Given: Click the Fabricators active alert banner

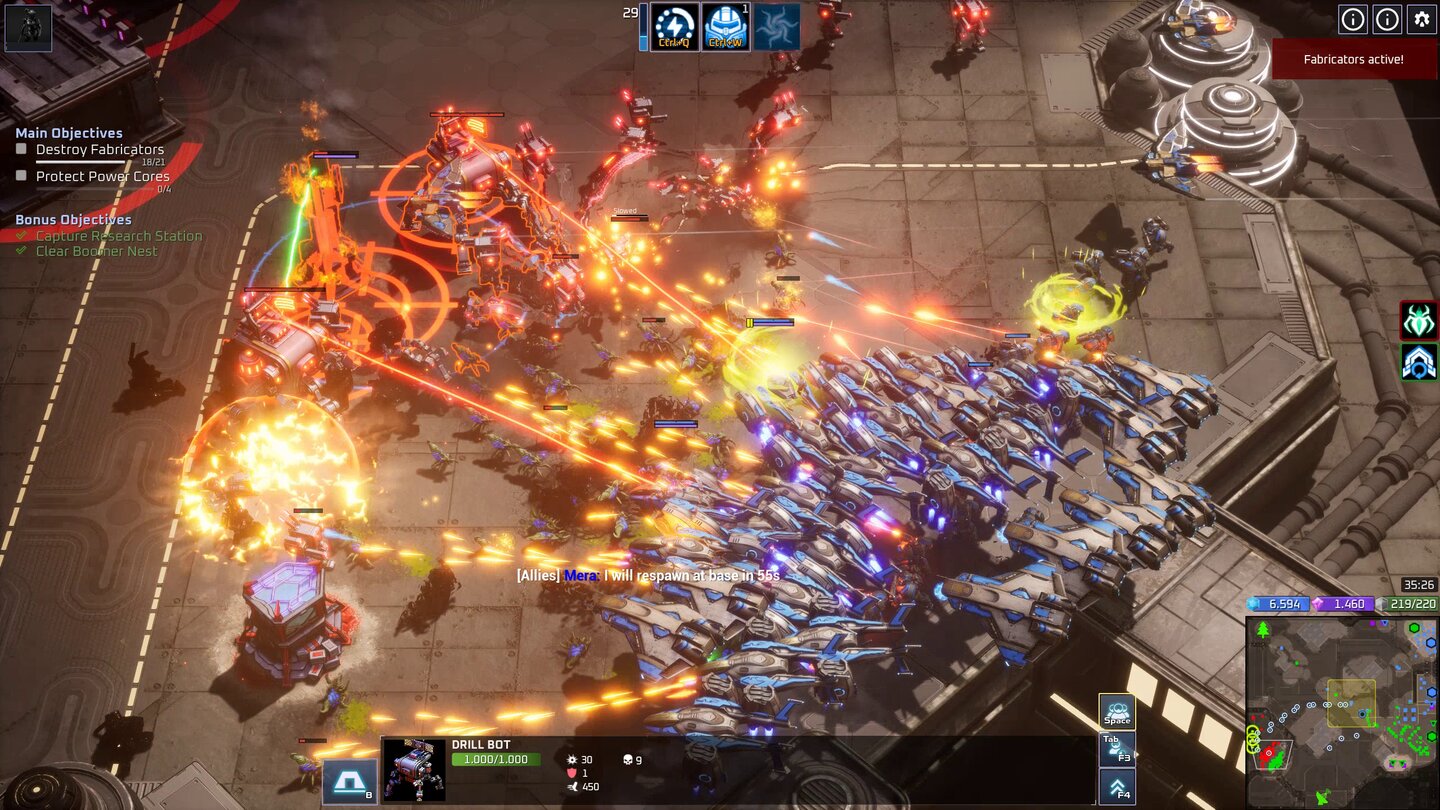Looking at the screenshot, I should coord(1354,59).
